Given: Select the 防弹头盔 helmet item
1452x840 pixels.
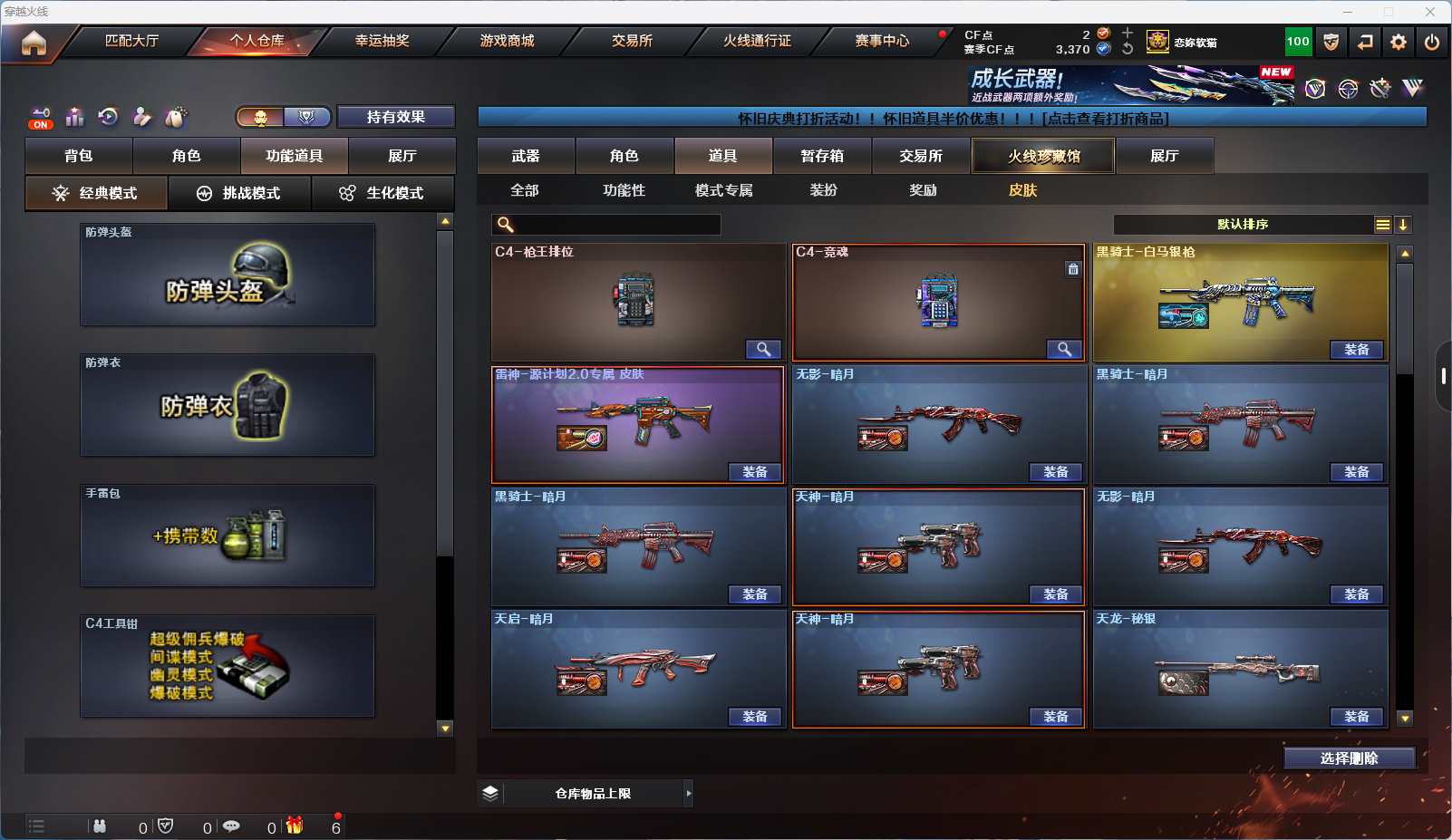Looking at the screenshot, I should coord(227,275).
